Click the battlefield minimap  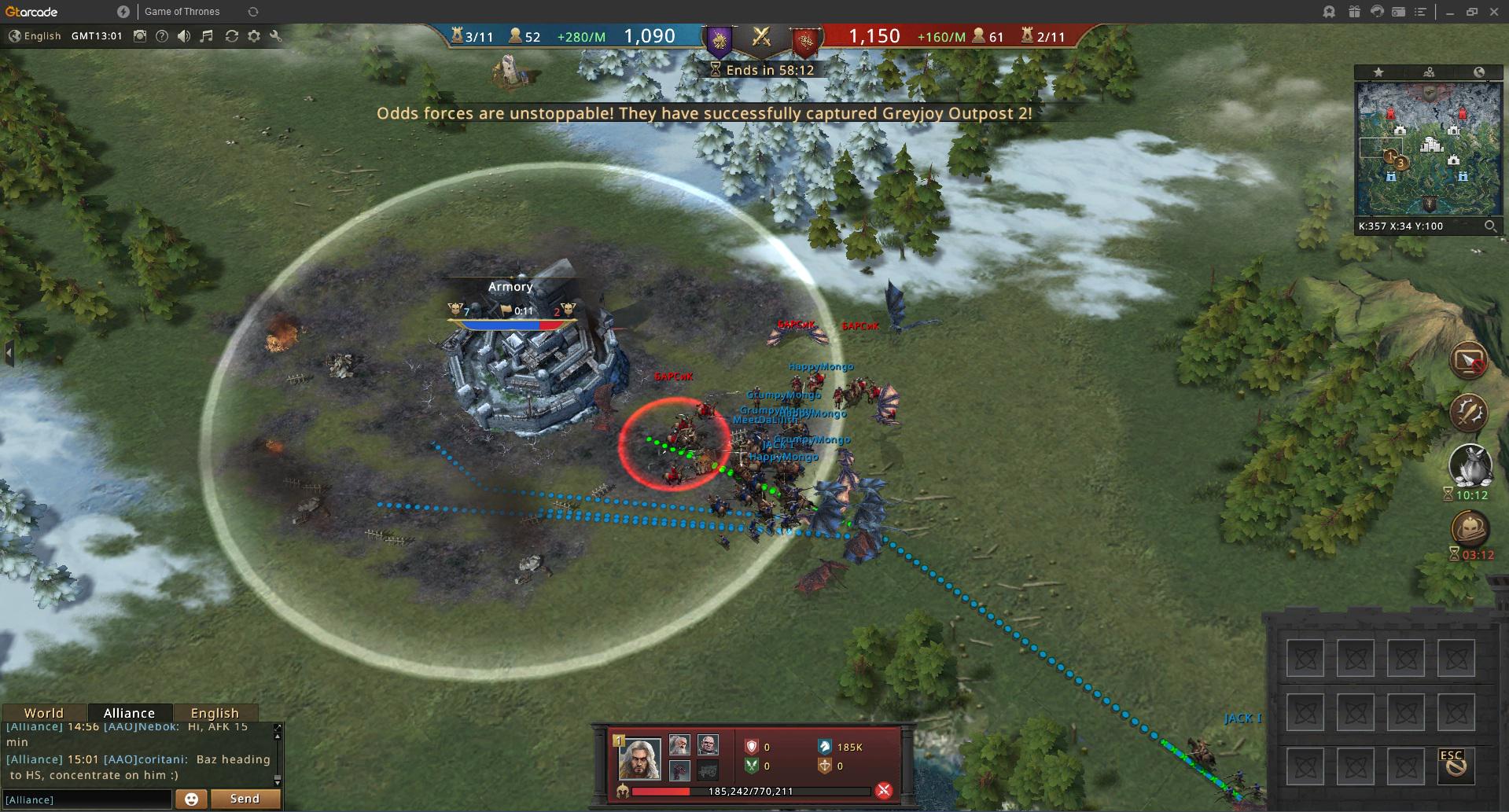(1429, 148)
